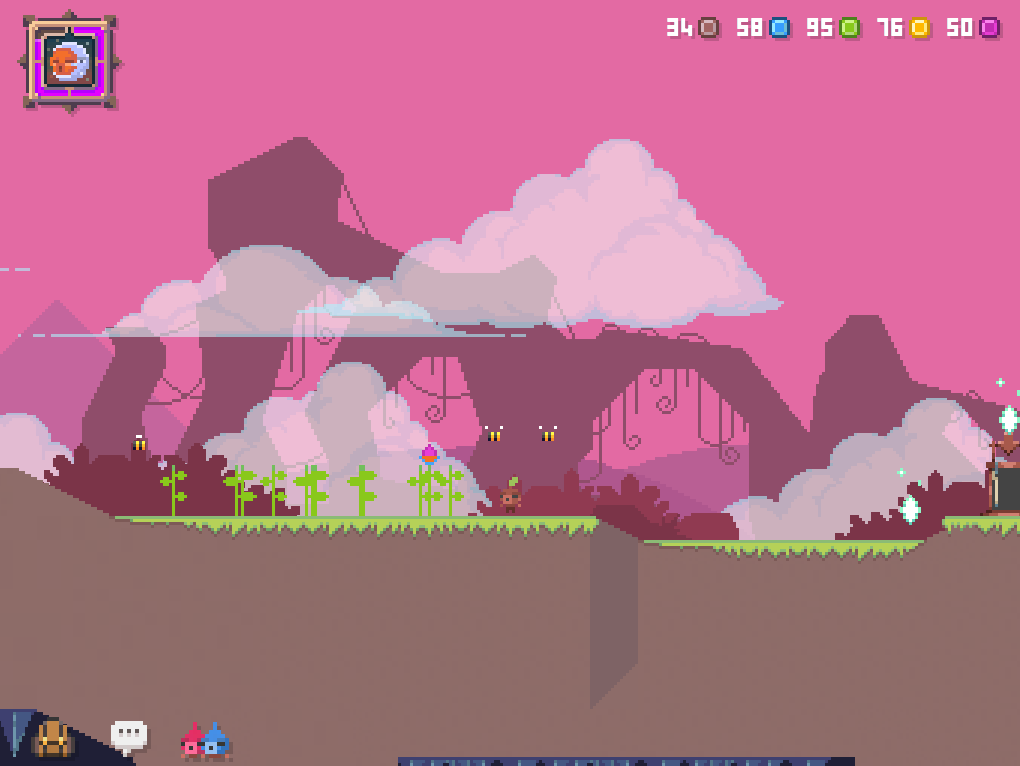The width and height of the screenshot is (1020, 766).
Task: Open the backpack inventory
Action: (52, 739)
